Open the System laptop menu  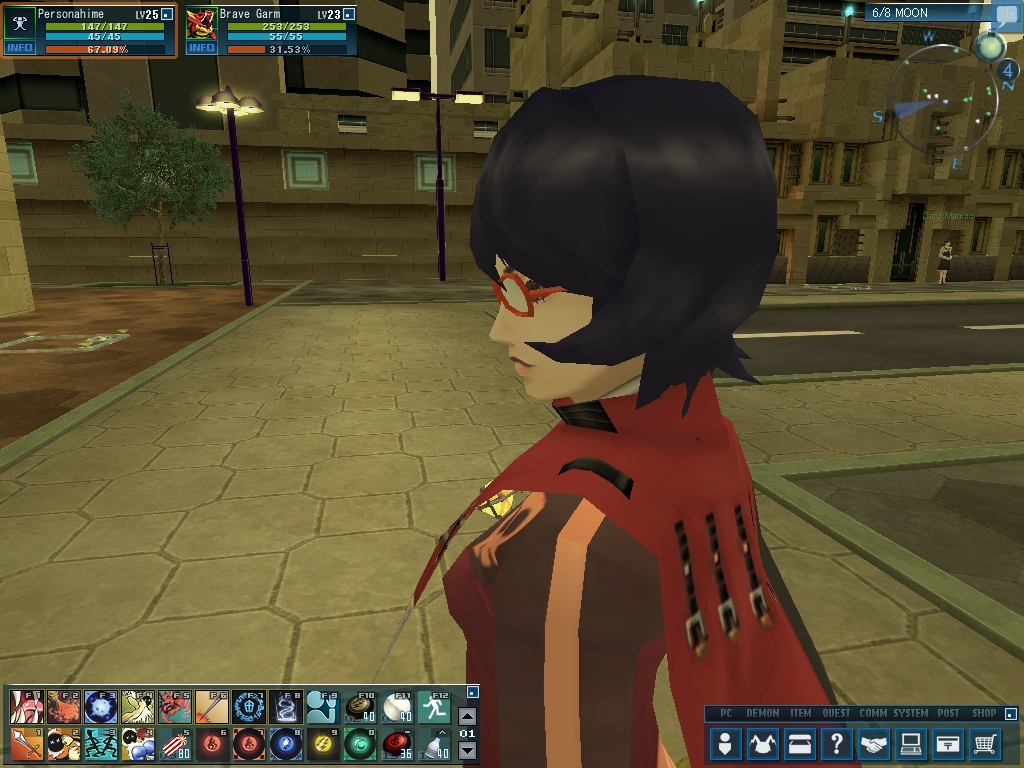(x=911, y=744)
